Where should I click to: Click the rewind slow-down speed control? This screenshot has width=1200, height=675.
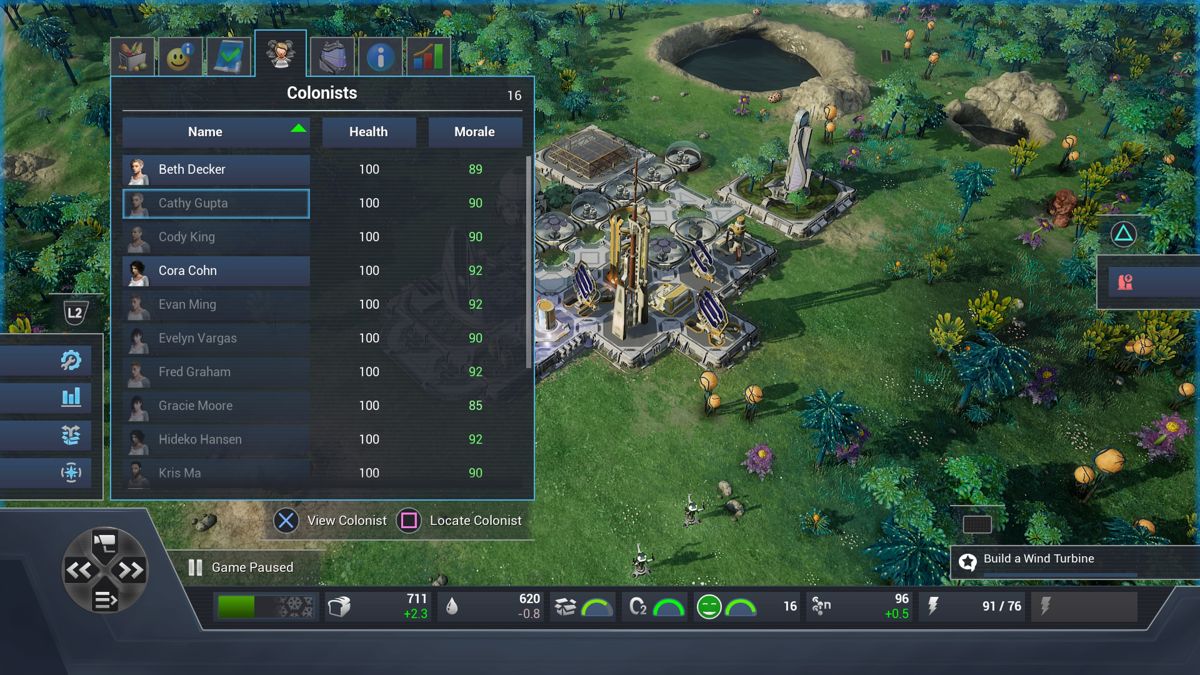79,571
